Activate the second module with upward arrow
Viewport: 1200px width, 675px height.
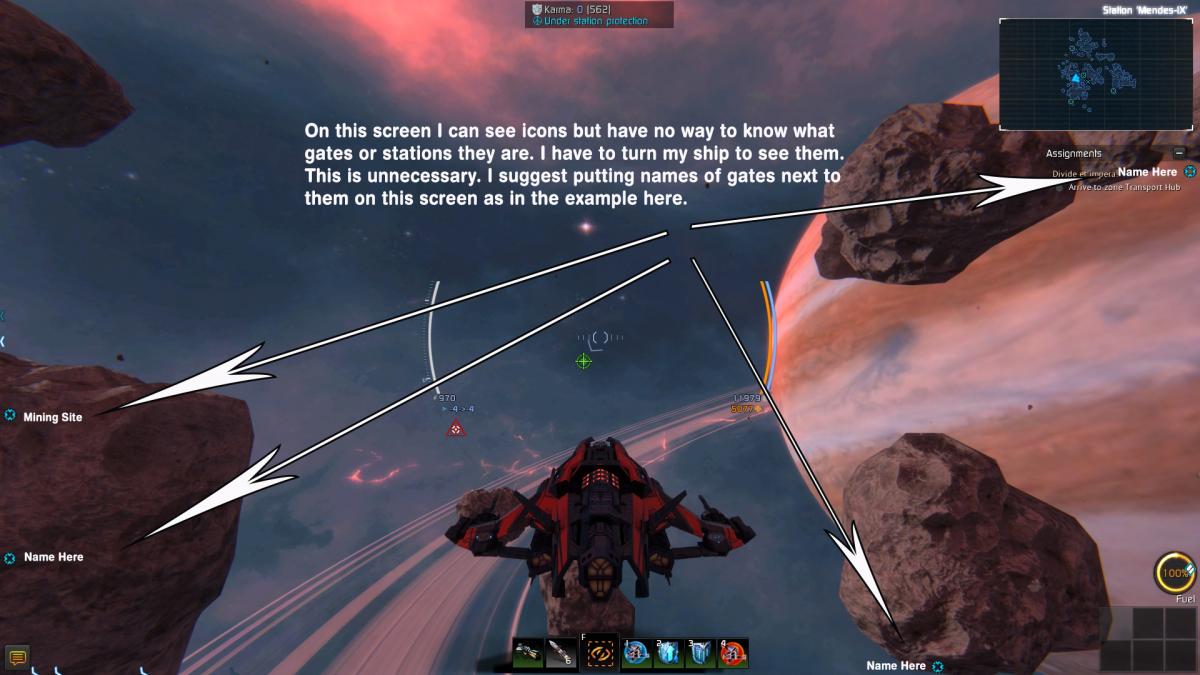click(668, 653)
